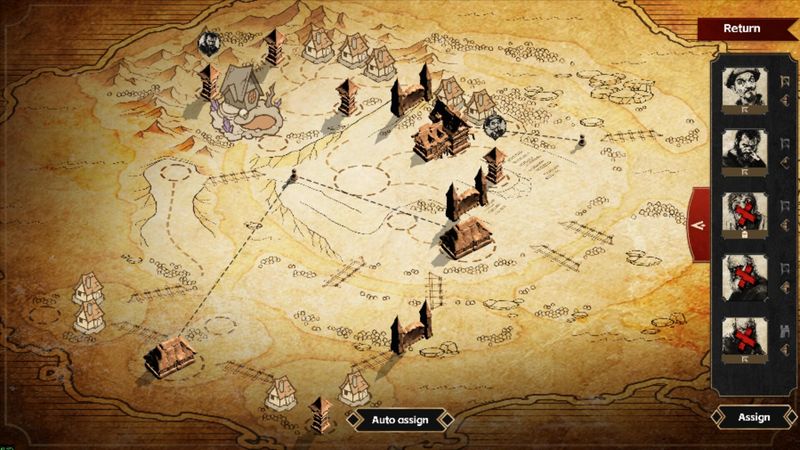Select the dark-bearded man portrait without red X
This screenshot has height=450, width=800.
point(744,149)
